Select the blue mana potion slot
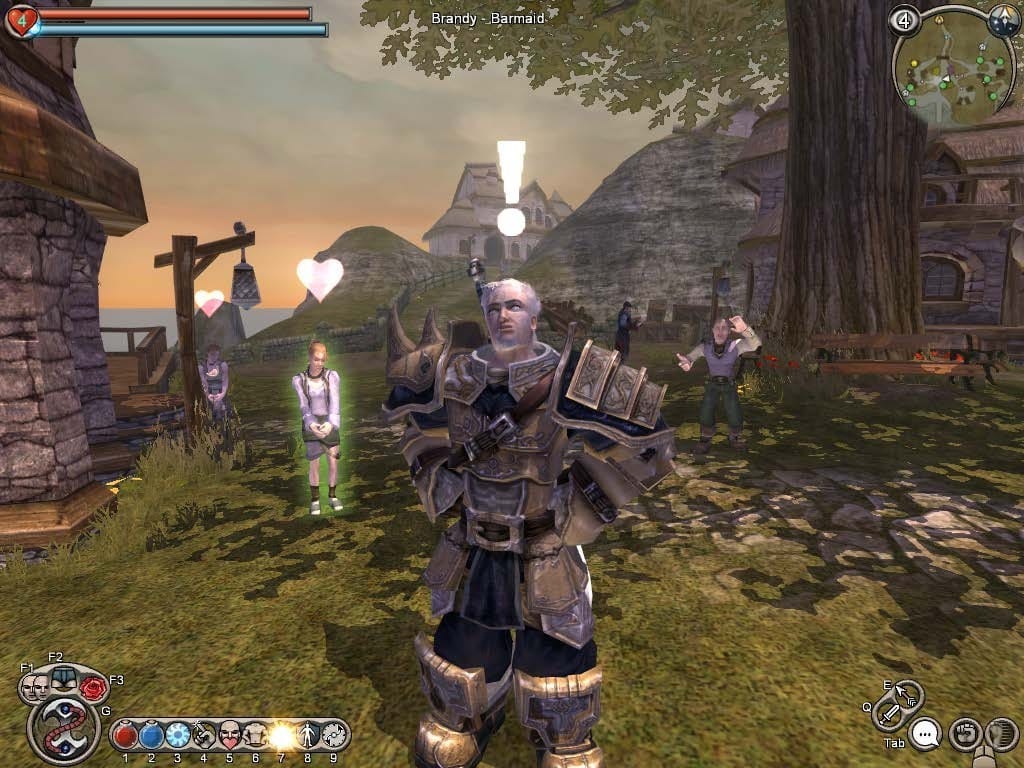 pos(152,736)
